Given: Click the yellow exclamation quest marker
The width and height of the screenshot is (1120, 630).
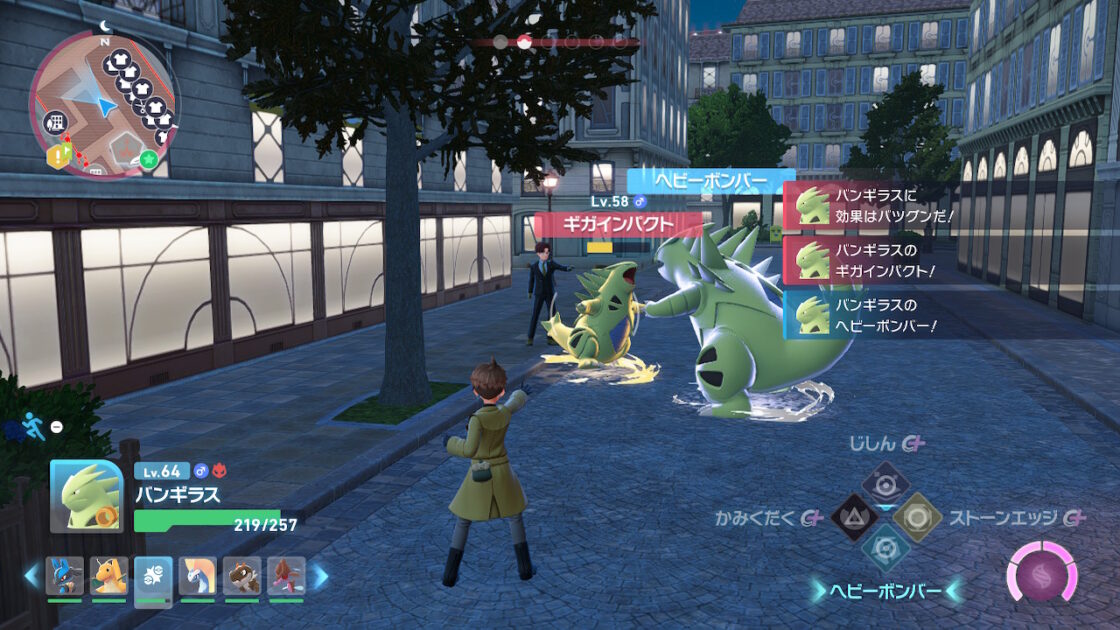Looking at the screenshot, I should coord(60,157).
